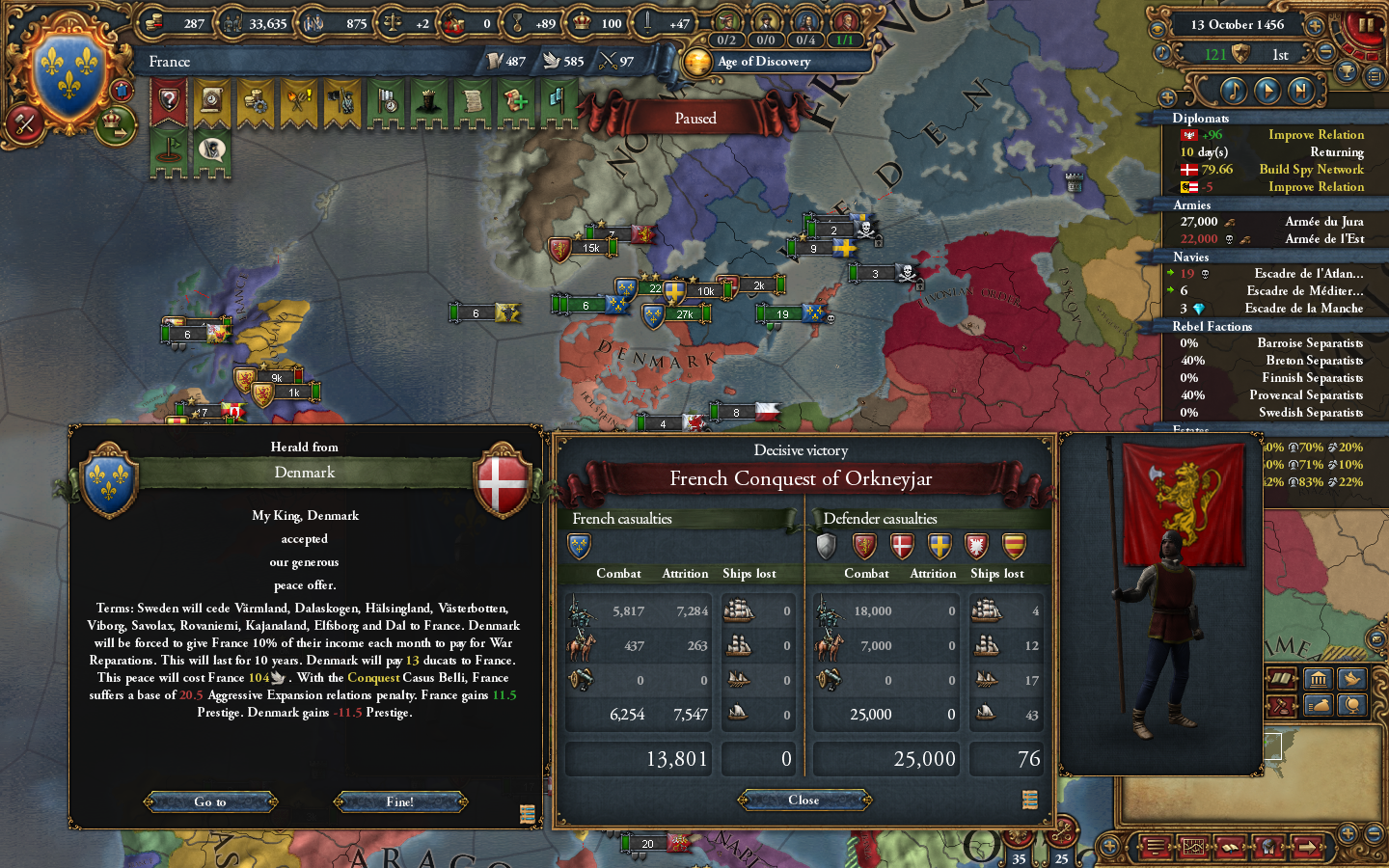Click the trophy score-ranking icon near the date
Viewport: 1389px width, 868px height.
(x=1347, y=73)
